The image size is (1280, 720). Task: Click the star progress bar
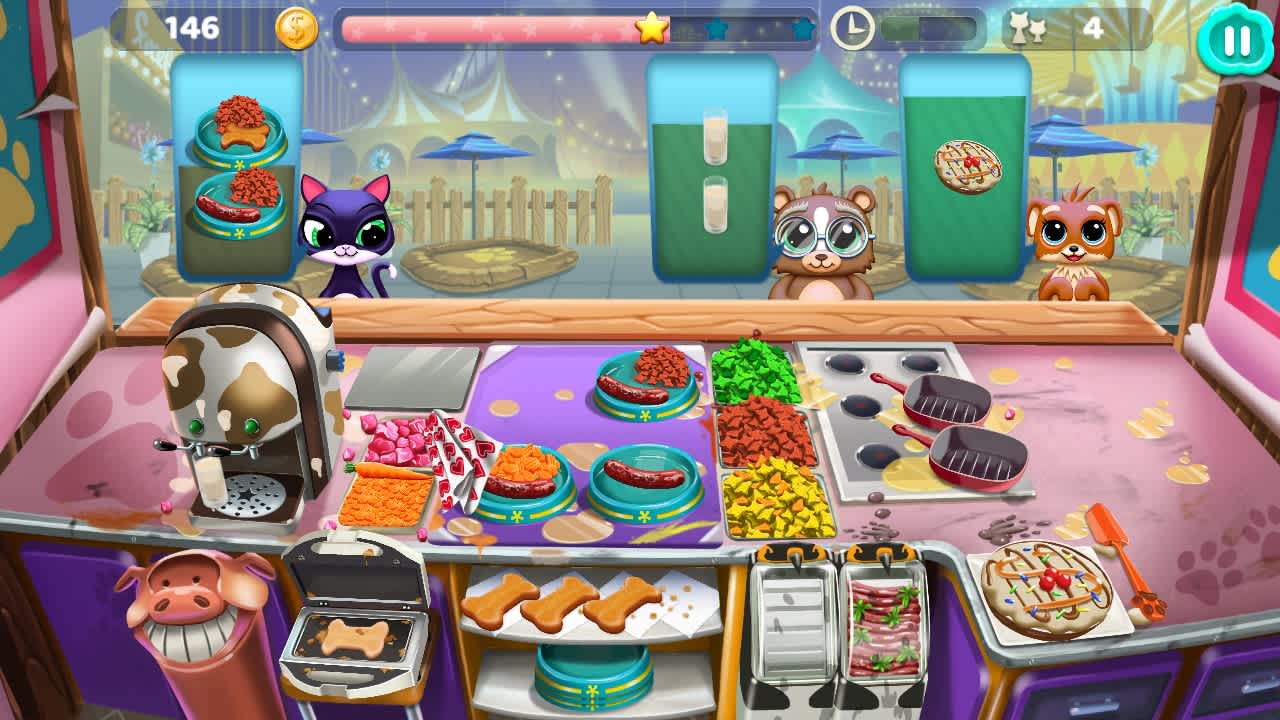tap(575, 29)
